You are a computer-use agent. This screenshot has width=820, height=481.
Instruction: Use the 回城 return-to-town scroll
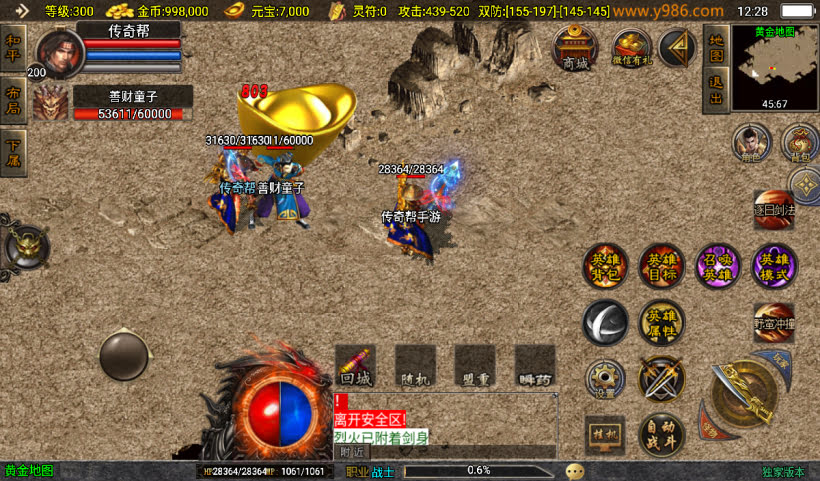click(355, 364)
